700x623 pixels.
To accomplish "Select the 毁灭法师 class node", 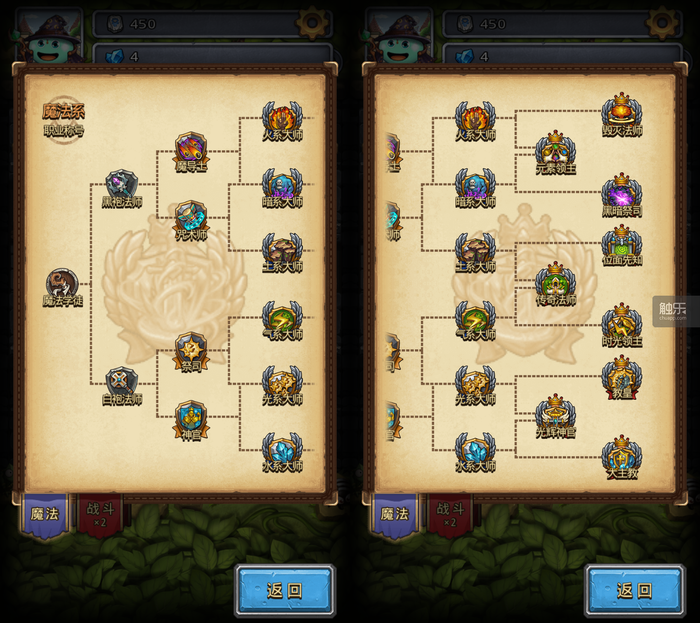I will [621, 112].
